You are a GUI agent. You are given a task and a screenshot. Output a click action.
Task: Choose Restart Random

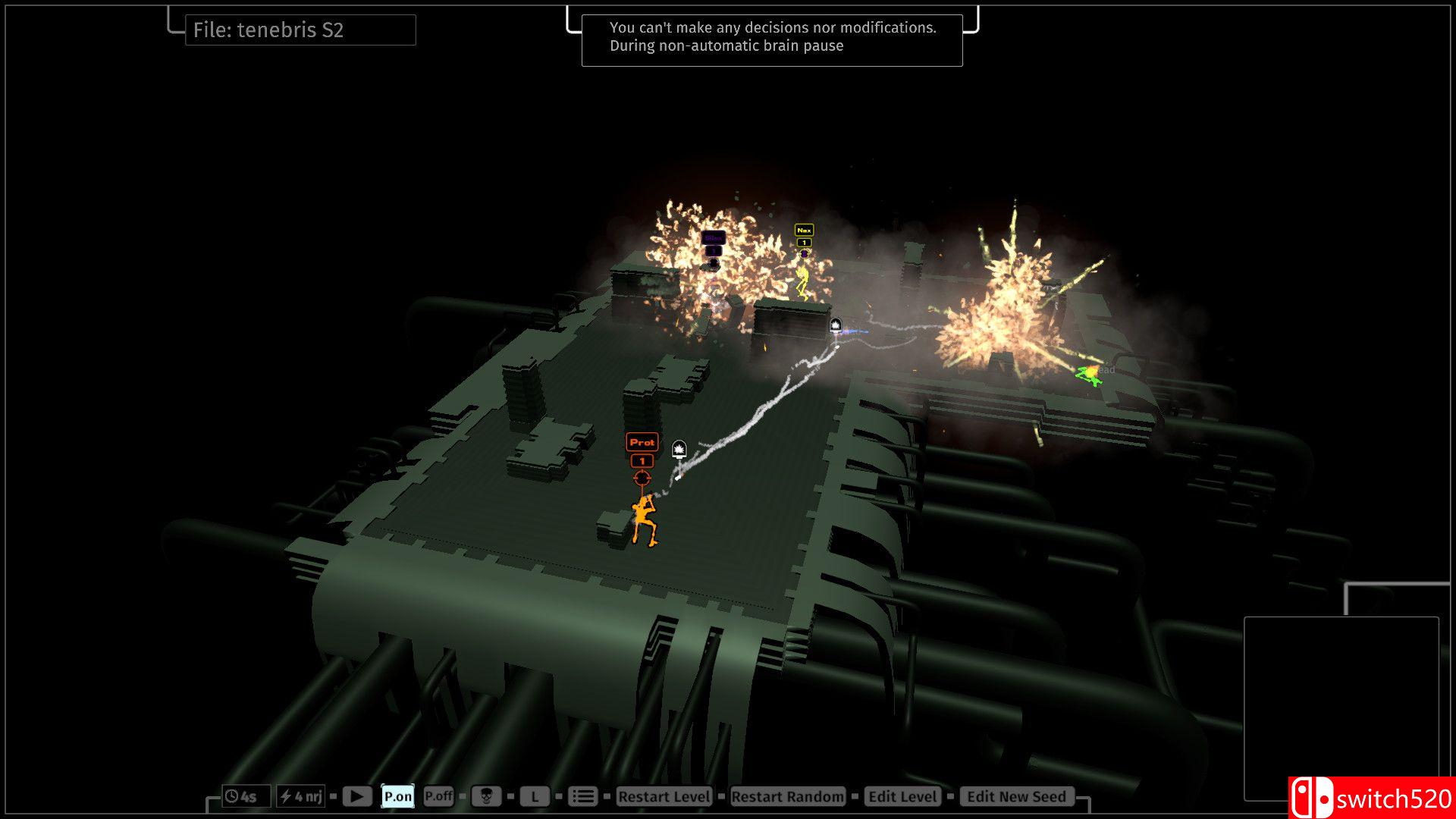click(x=787, y=796)
